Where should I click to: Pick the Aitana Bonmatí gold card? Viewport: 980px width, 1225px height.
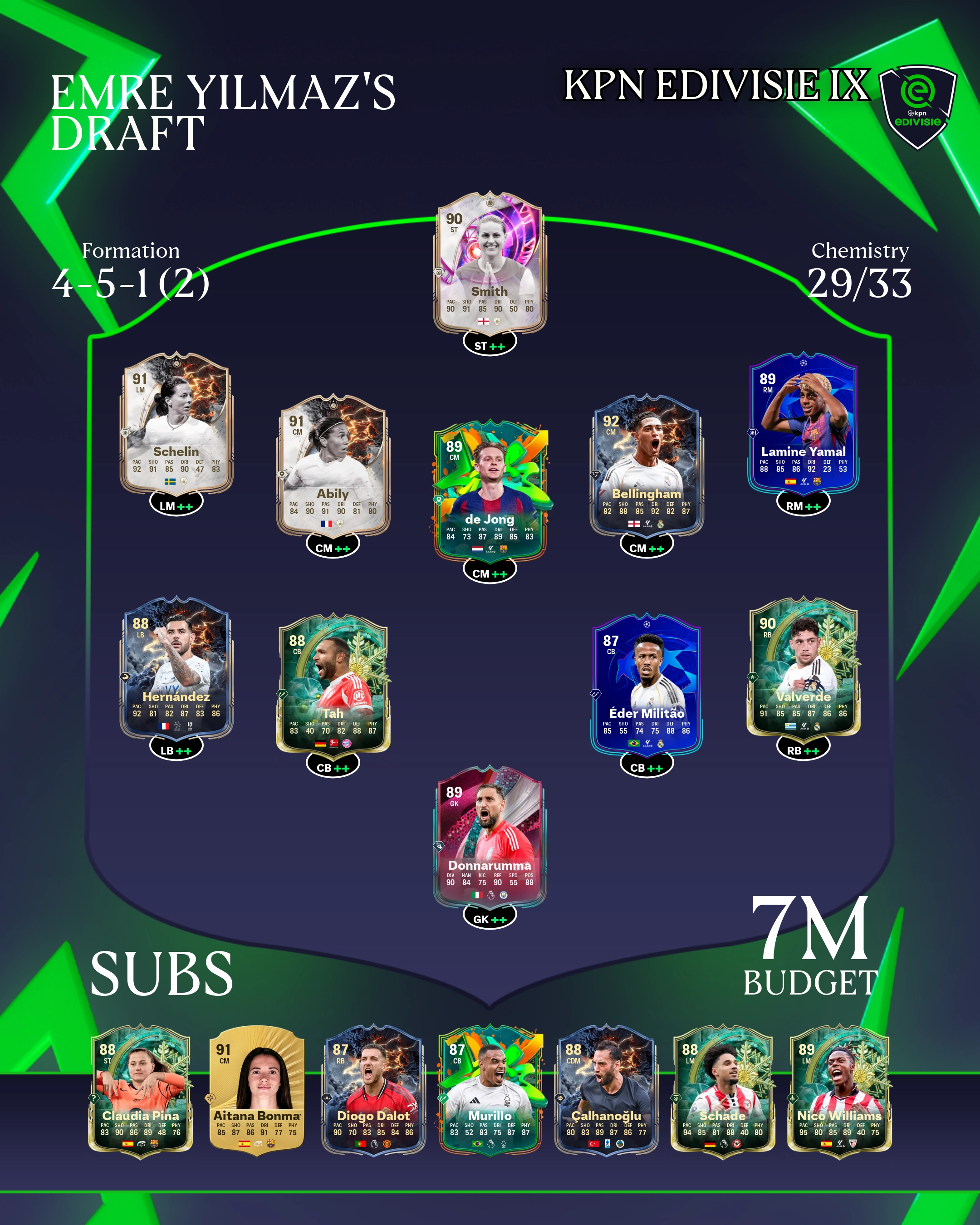click(x=257, y=1090)
